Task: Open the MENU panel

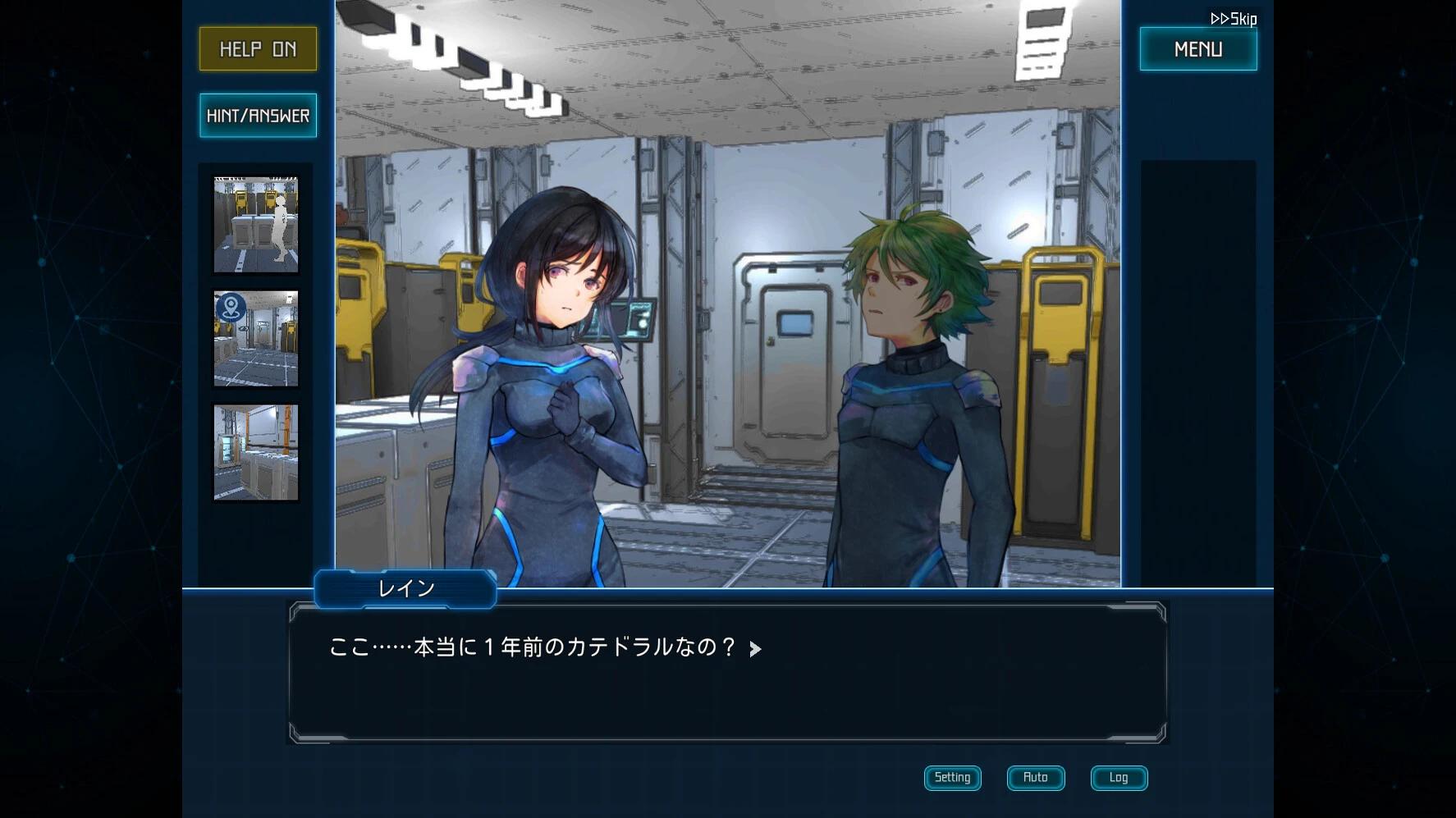Action: pyautogui.click(x=1197, y=48)
